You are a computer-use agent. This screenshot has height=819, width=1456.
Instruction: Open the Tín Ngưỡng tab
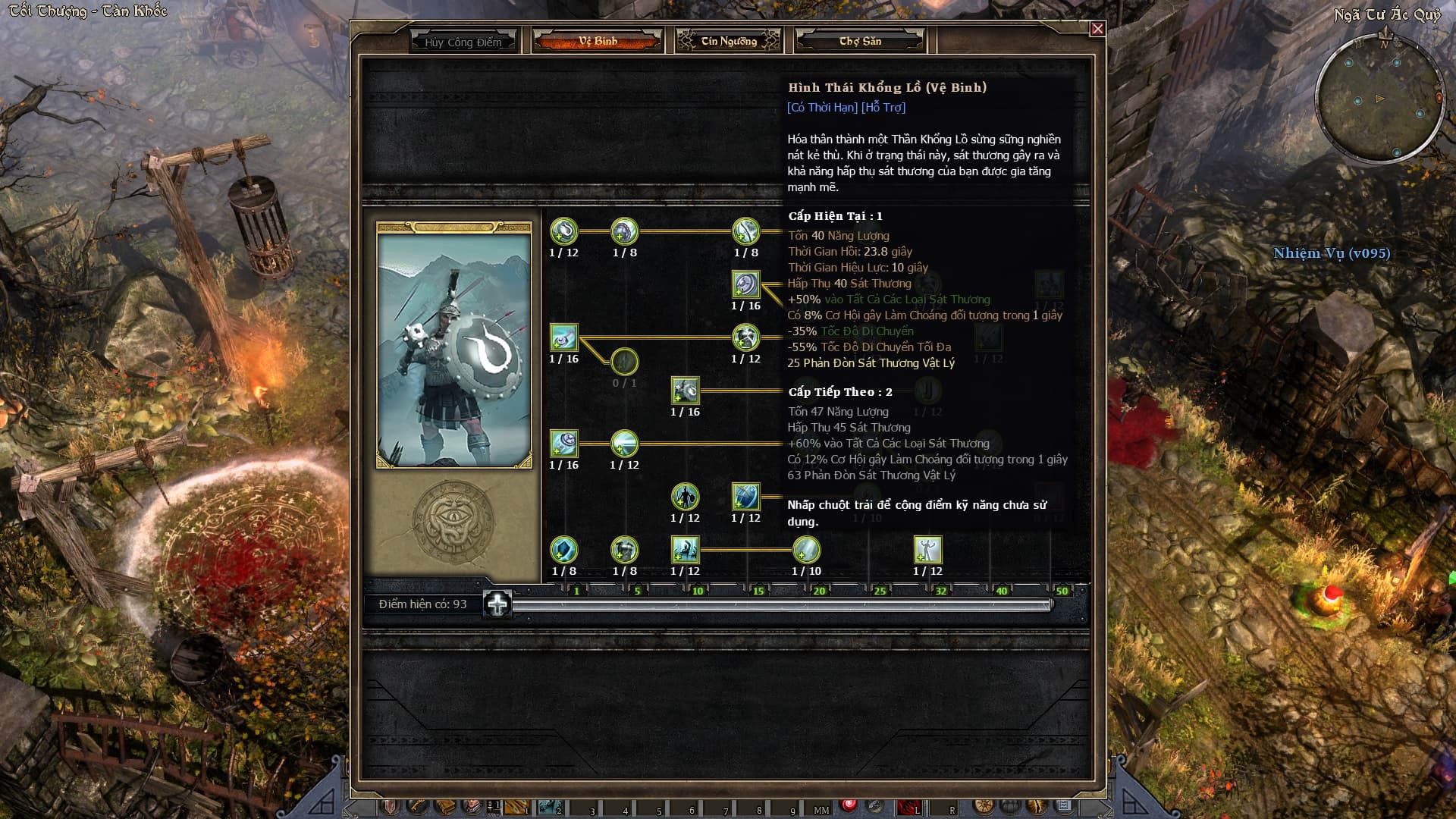click(728, 41)
